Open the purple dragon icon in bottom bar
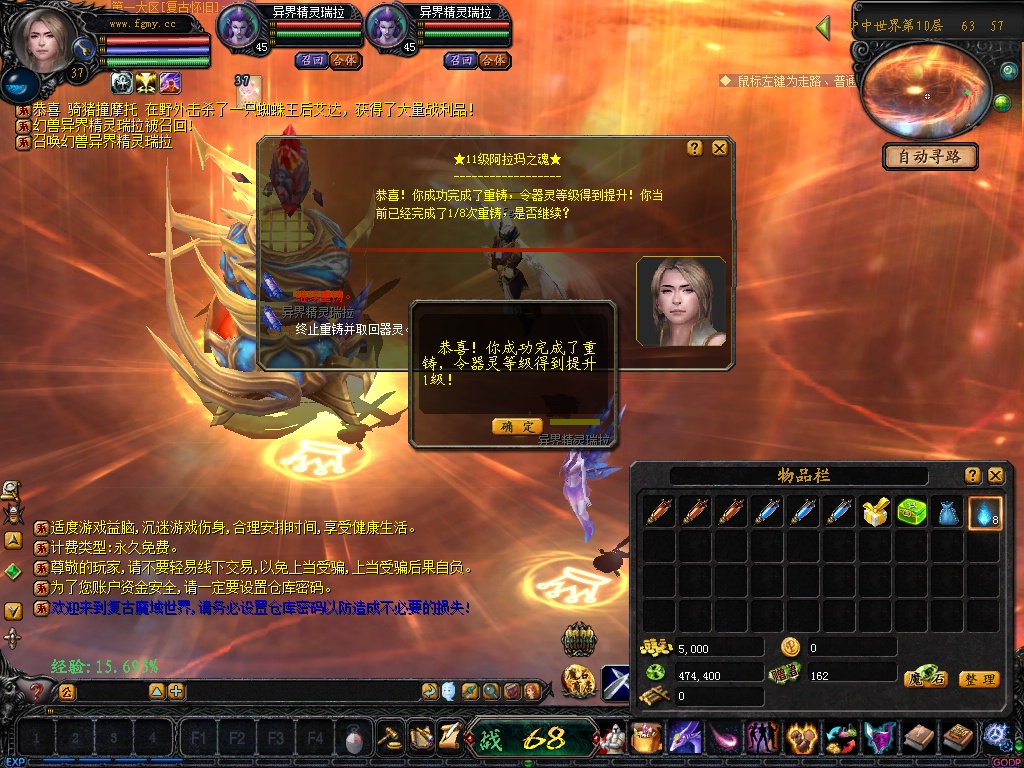 coord(686,738)
